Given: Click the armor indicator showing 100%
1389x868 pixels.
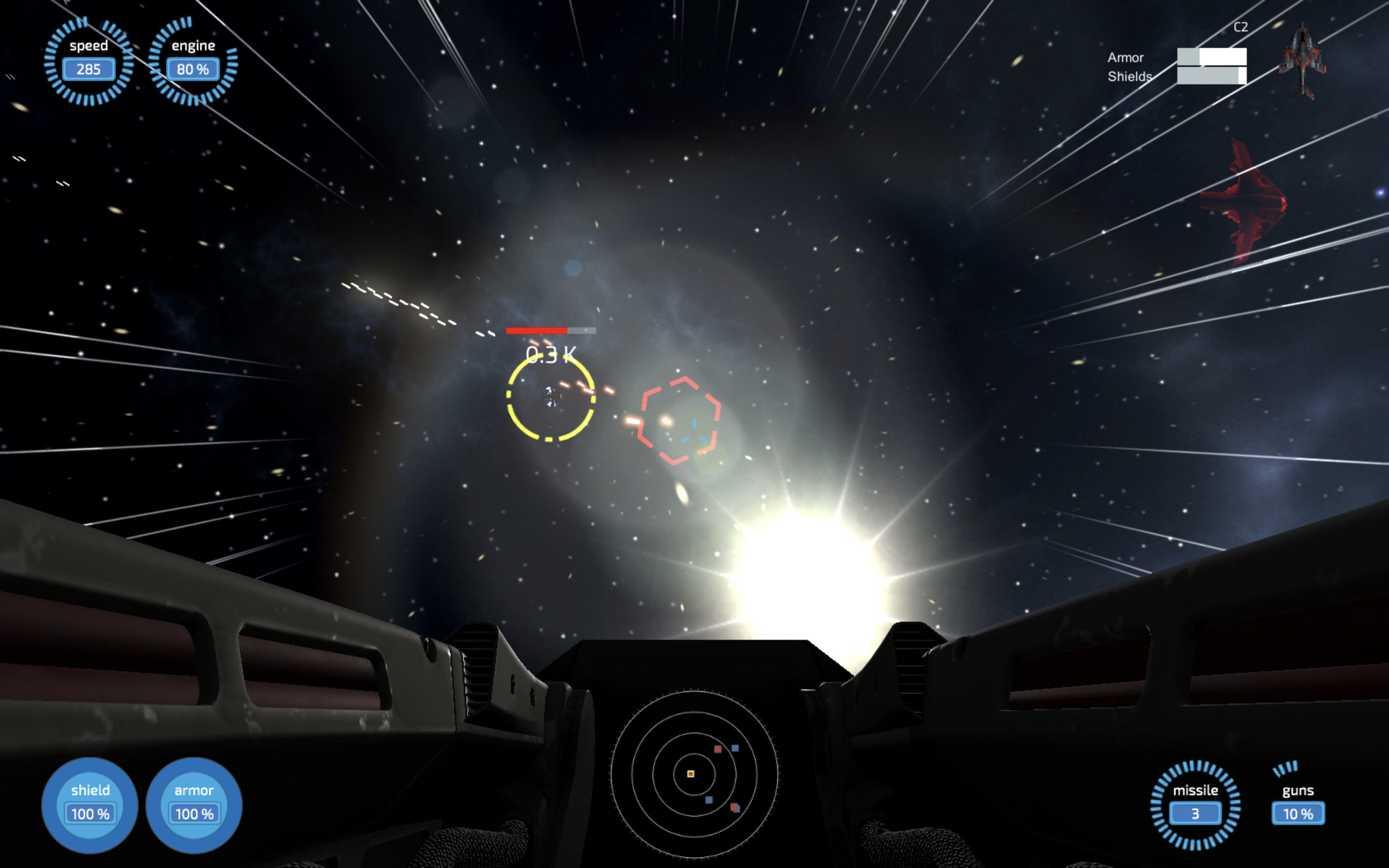Looking at the screenshot, I should coord(193,804).
